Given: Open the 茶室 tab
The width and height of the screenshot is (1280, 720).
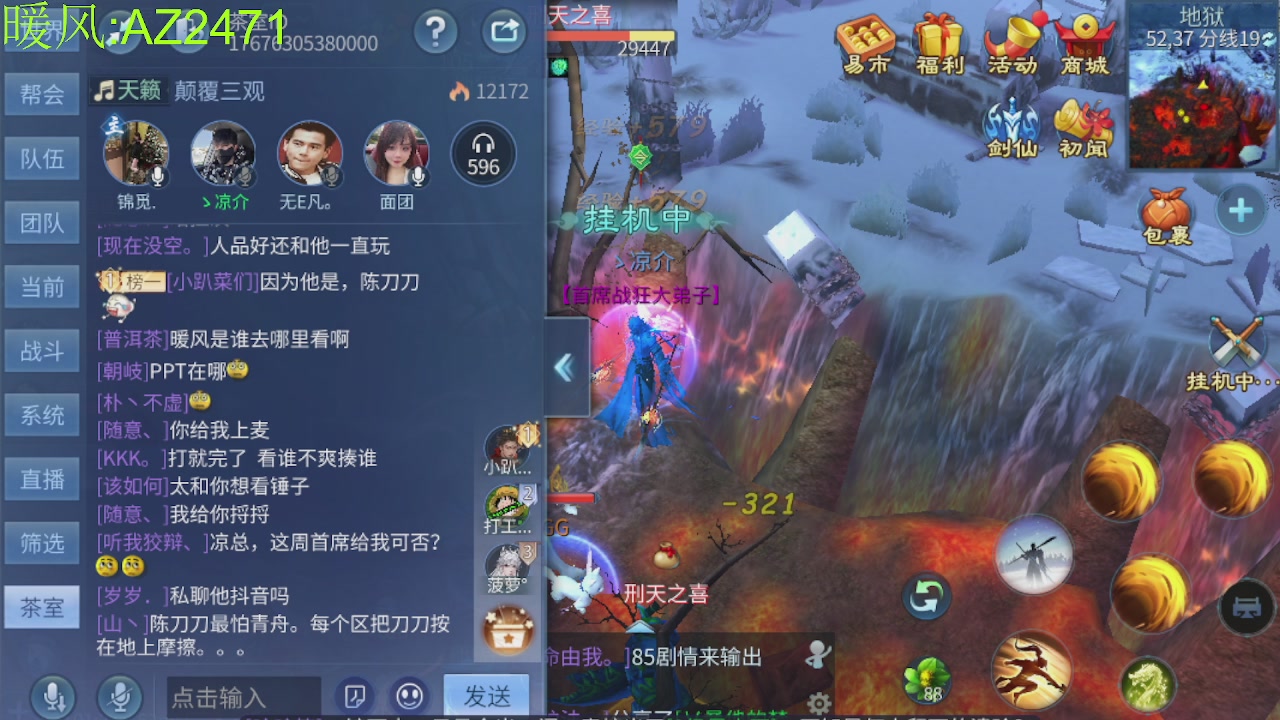Looking at the screenshot, I should tap(41, 607).
